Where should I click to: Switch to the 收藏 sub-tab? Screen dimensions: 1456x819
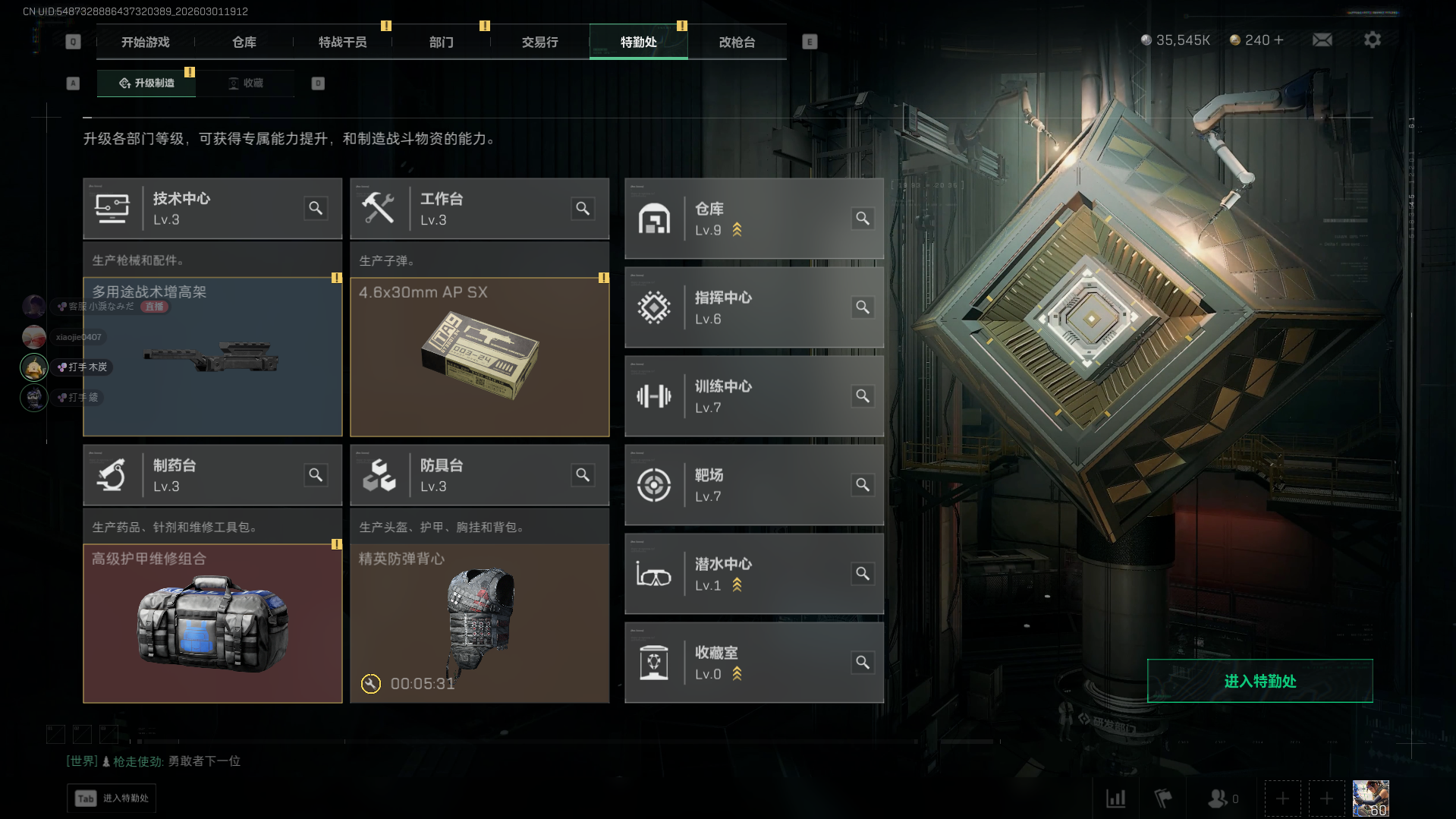[246, 83]
